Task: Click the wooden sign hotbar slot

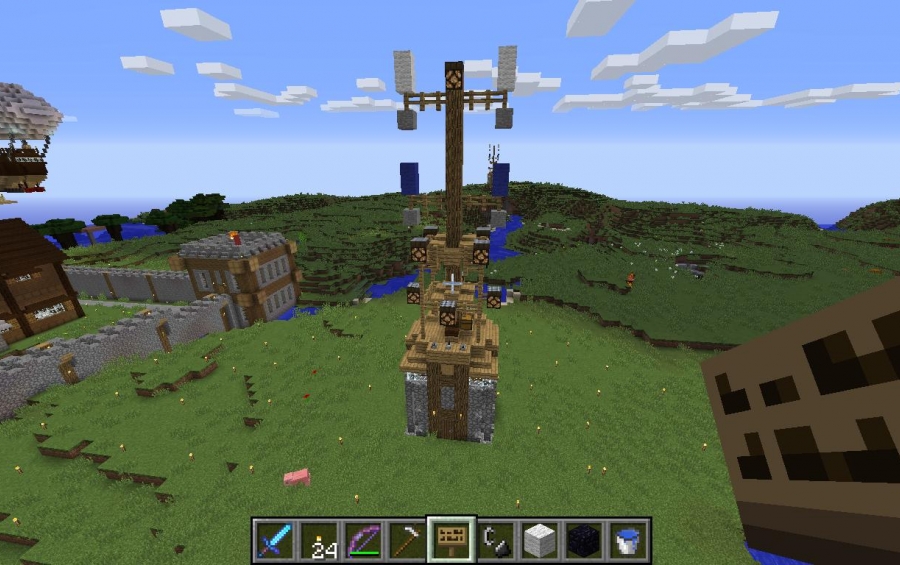Action: [x=450, y=540]
